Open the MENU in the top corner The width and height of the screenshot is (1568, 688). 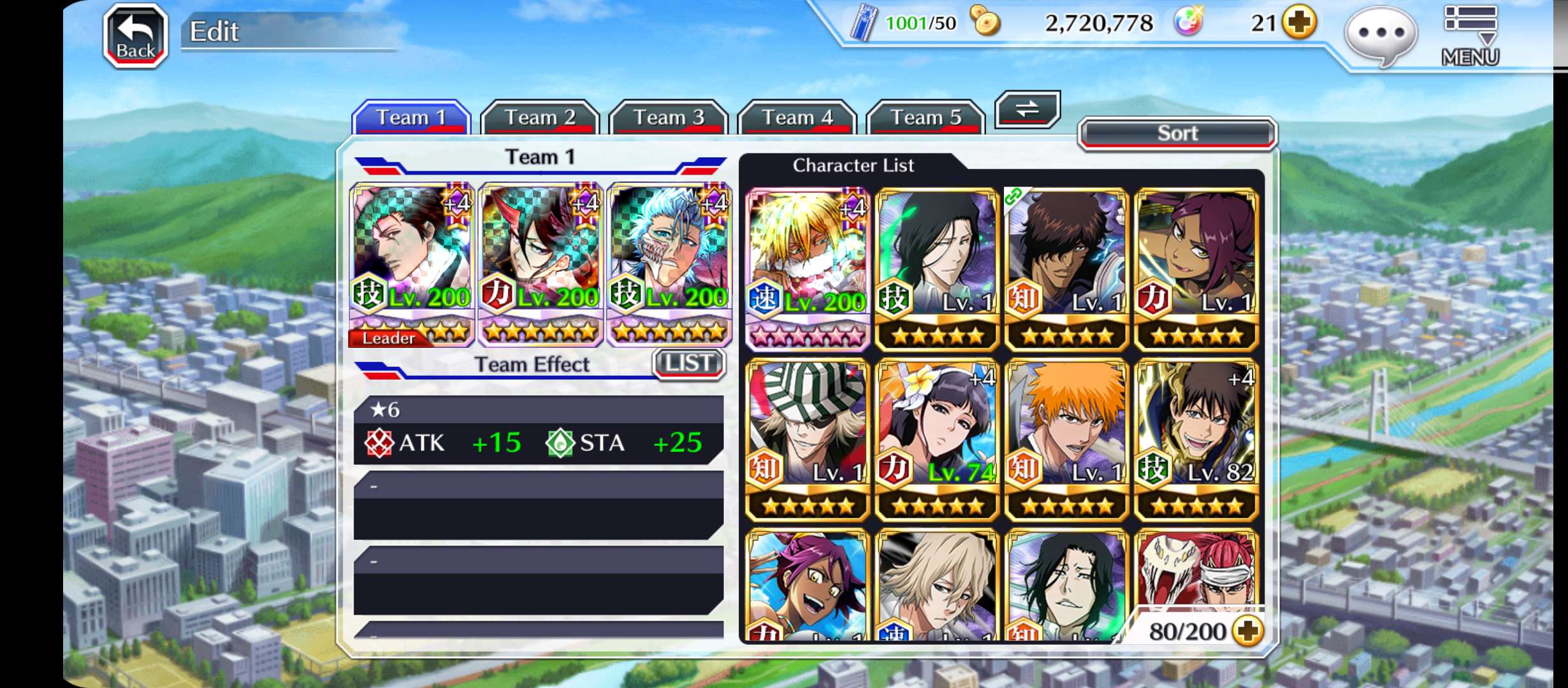coord(1470,36)
